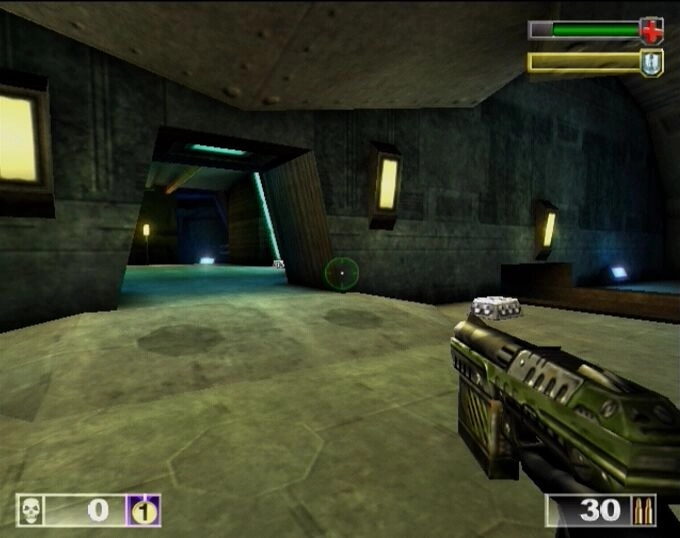
Task: Click the red cross health icon
Action: click(652, 30)
